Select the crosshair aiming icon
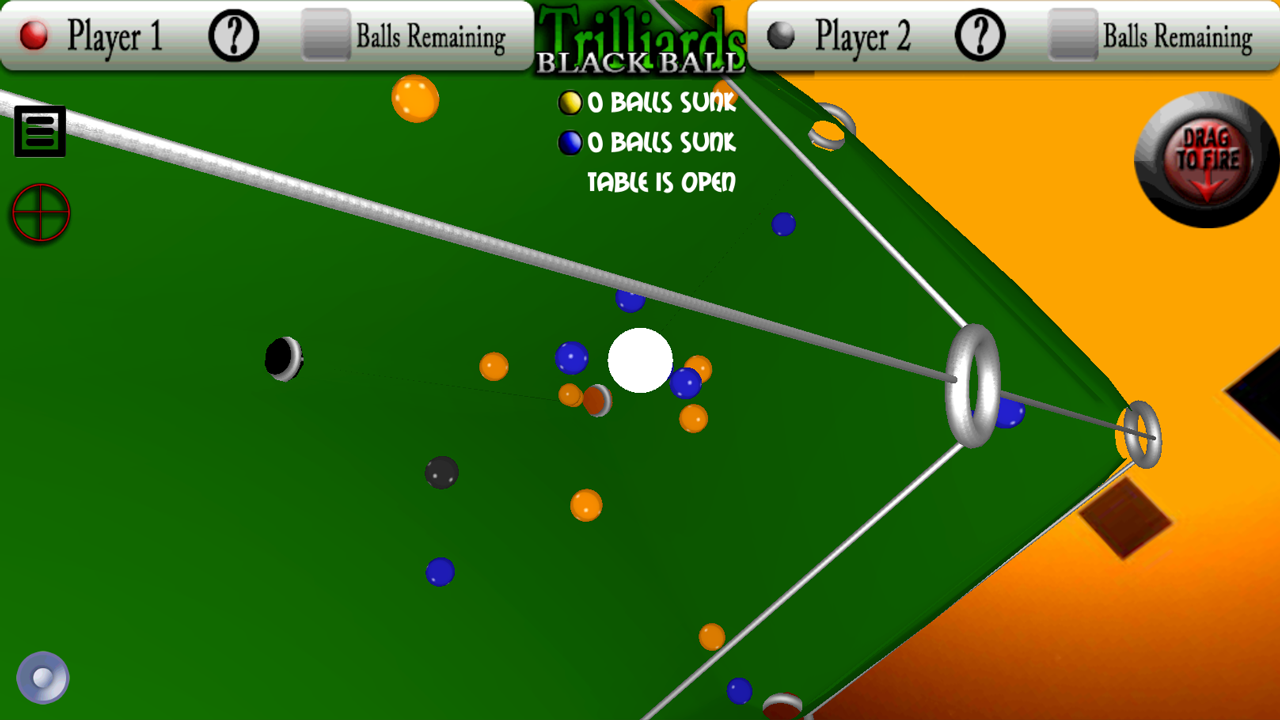This screenshot has height=720, width=1280. coord(40,211)
